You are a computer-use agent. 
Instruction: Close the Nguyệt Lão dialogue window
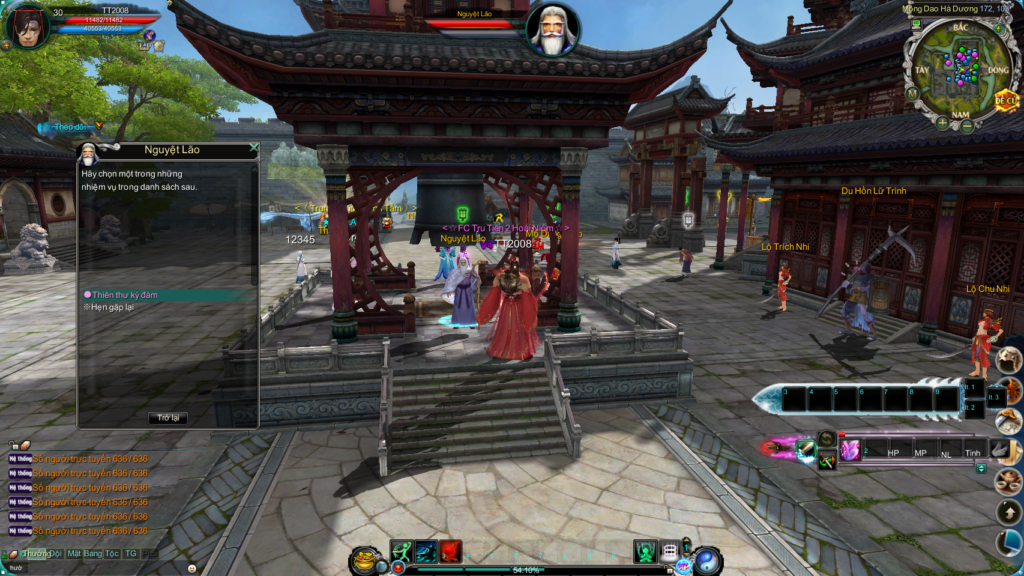pos(254,148)
